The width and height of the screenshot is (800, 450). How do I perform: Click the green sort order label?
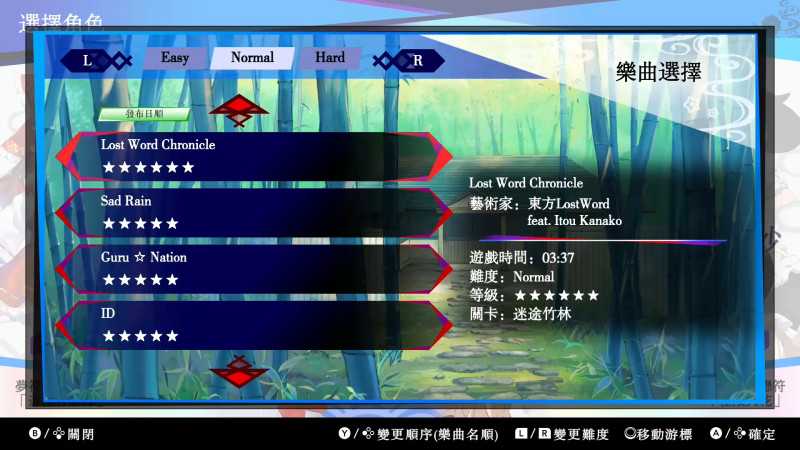point(144,114)
